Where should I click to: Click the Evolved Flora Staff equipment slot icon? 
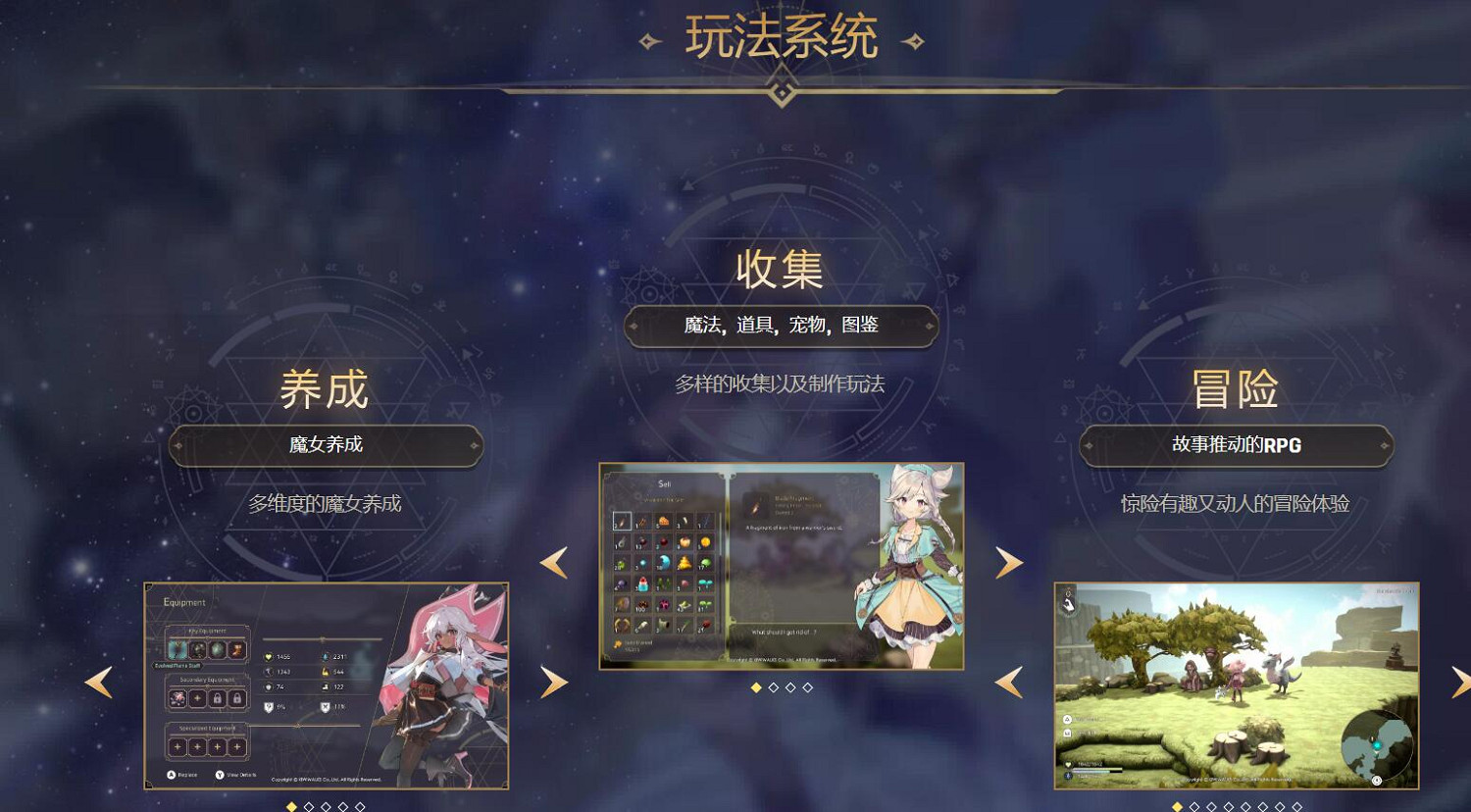click(178, 650)
